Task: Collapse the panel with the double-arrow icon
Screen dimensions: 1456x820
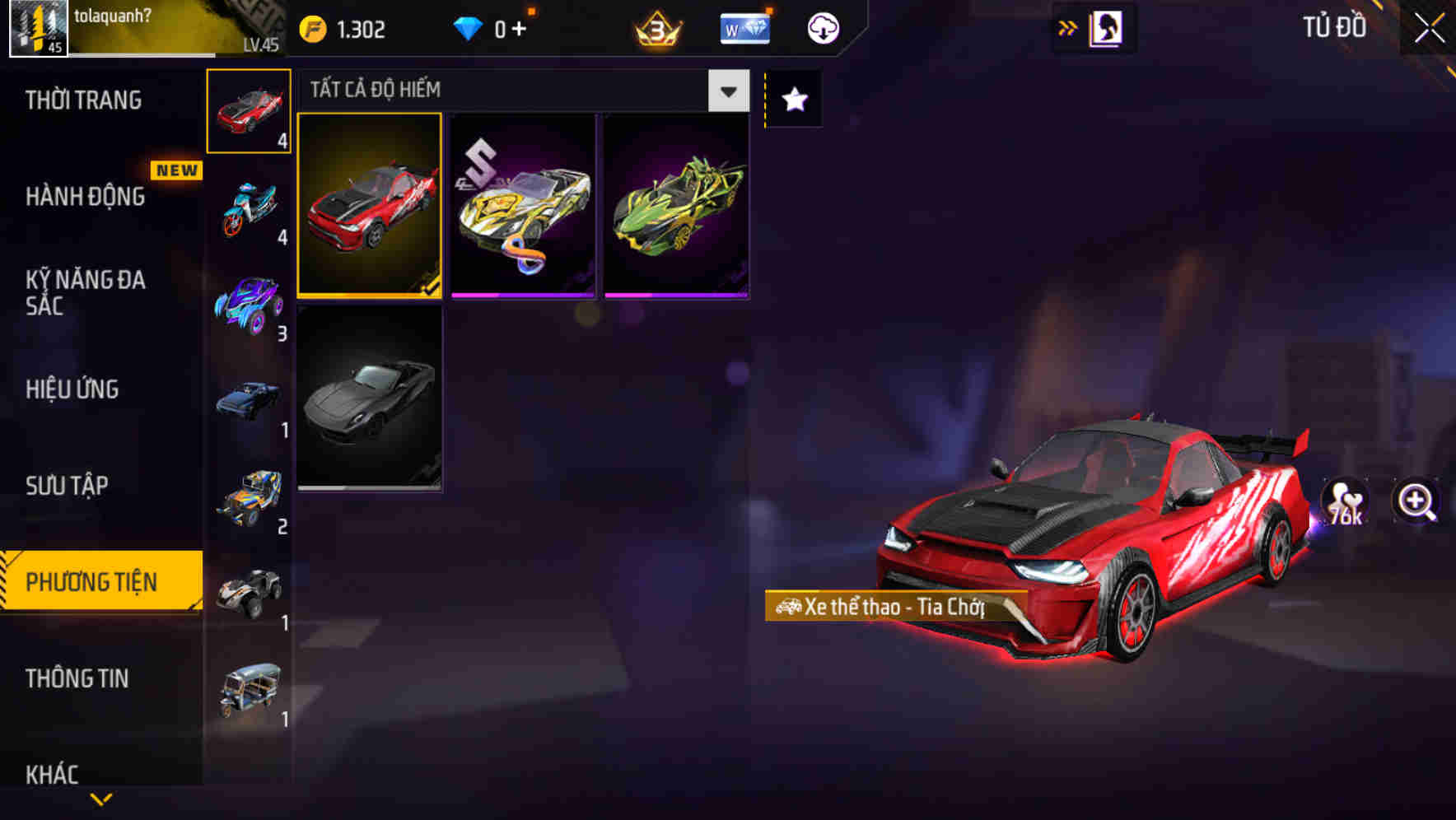Action: 1068,27
